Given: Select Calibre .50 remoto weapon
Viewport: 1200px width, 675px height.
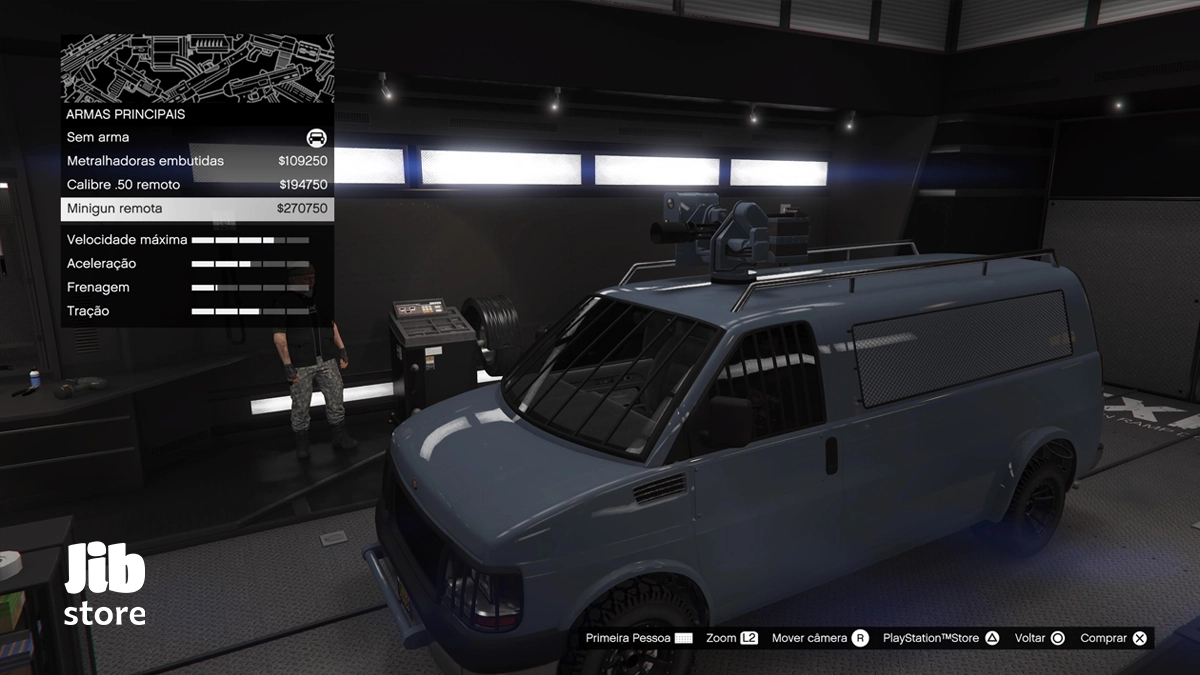Looking at the screenshot, I should click(197, 185).
